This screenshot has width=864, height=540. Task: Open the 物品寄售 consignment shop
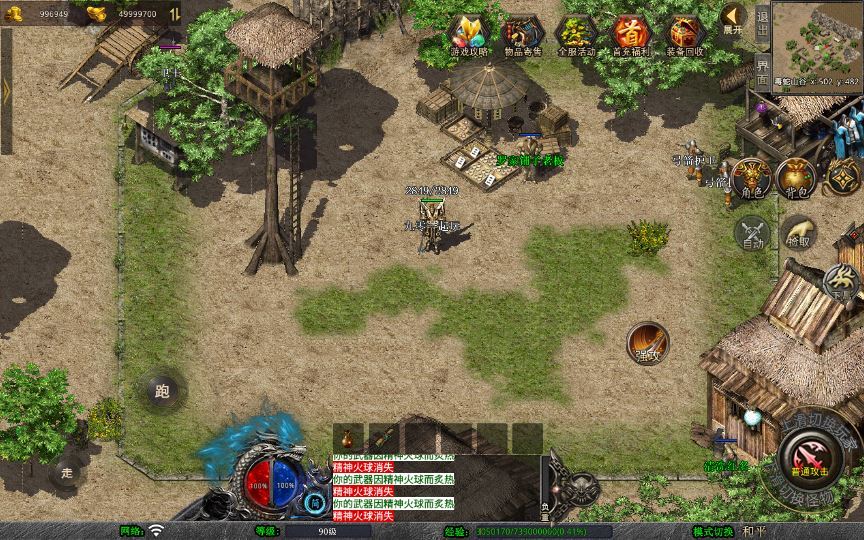tap(521, 36)
